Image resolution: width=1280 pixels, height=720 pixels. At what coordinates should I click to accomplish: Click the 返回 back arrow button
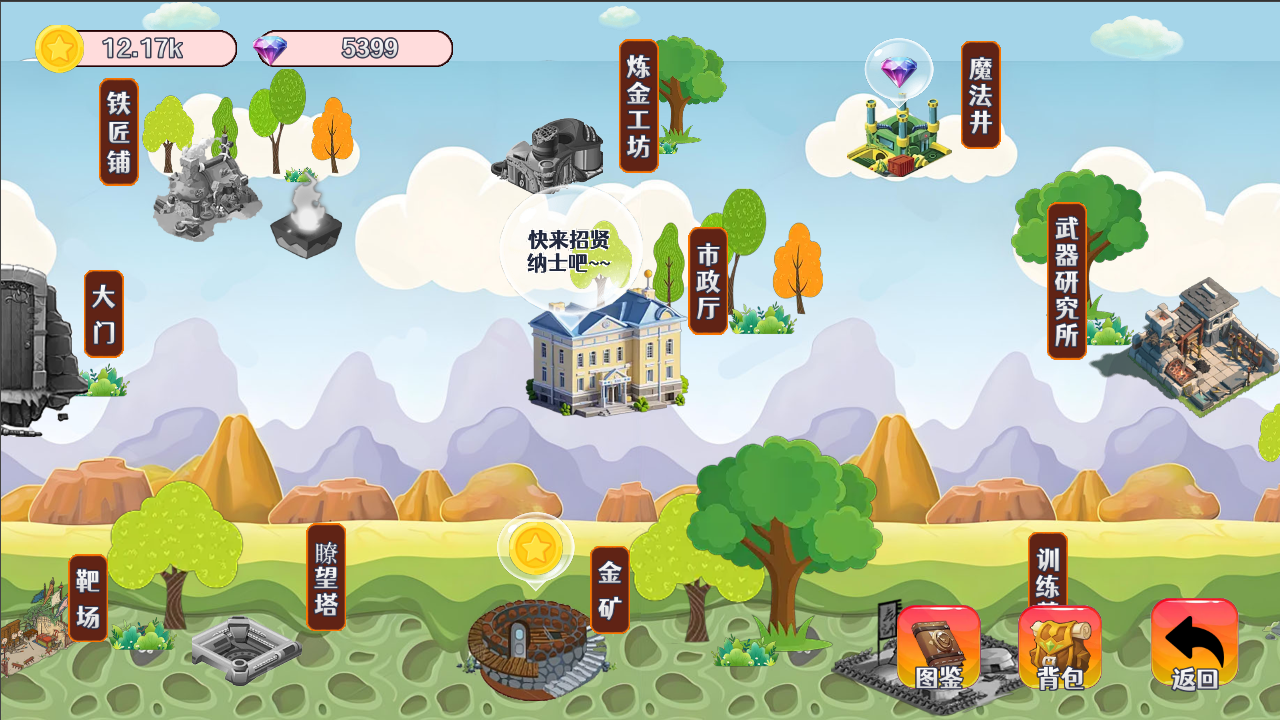[1194, 645]
